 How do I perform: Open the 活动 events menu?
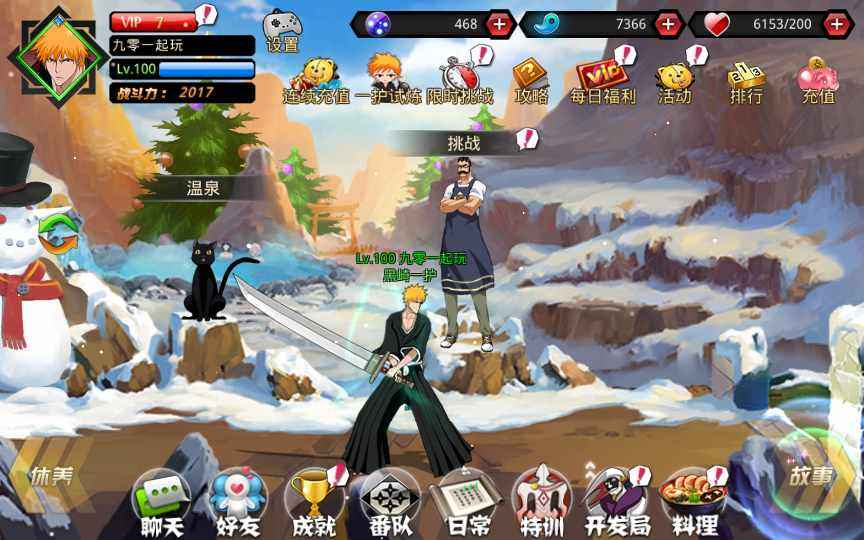[x=674, y=80]
